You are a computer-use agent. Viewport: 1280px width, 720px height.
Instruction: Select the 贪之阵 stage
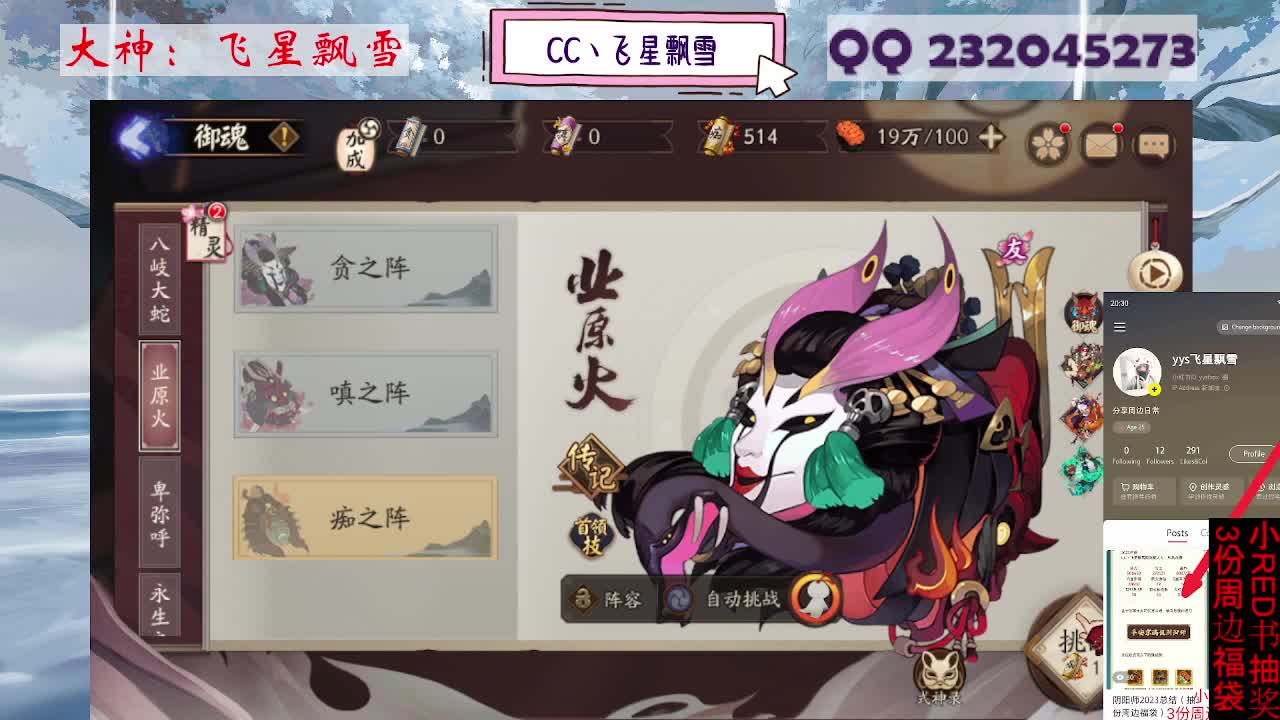point(366,267)
